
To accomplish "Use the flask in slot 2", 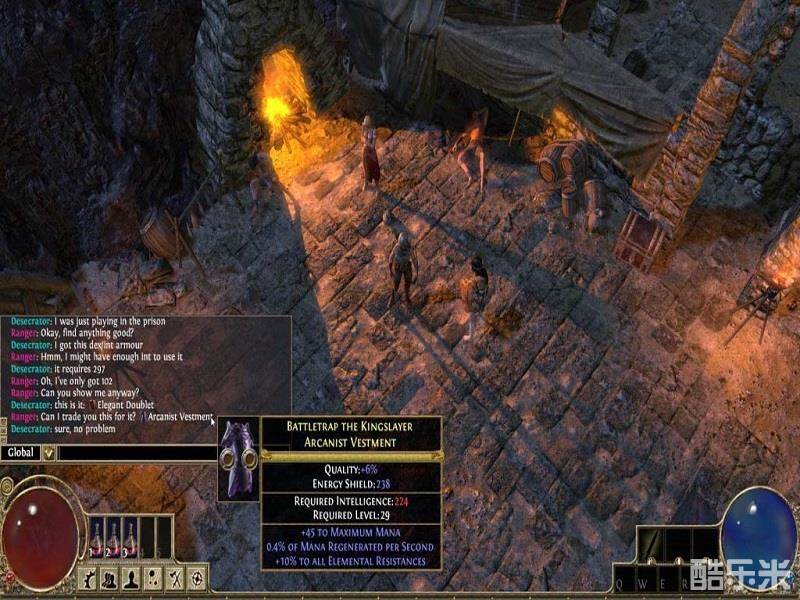I will tap(113, 538).
